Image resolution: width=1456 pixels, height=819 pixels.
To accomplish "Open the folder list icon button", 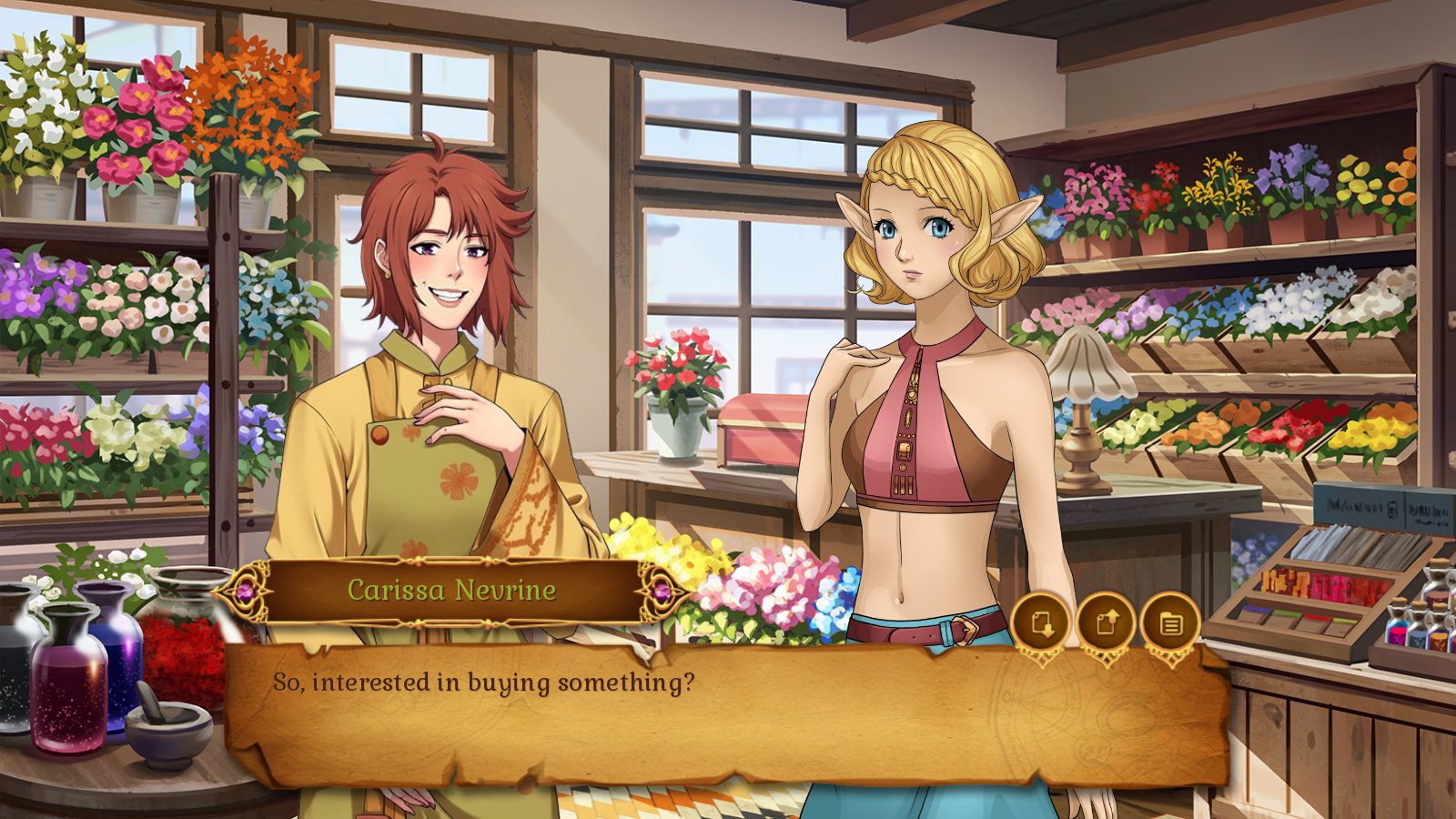I will (x=1170, y=623).
